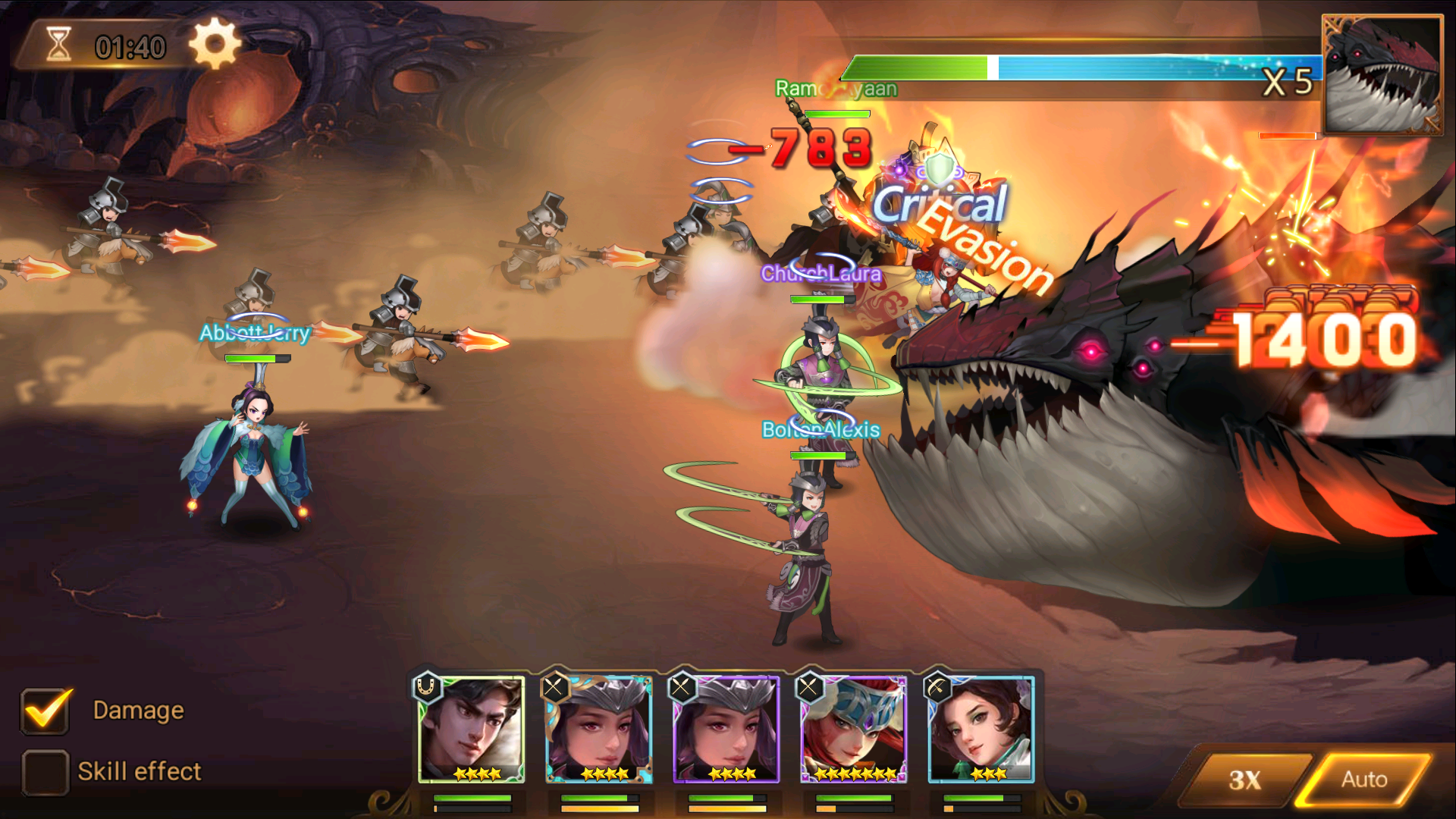Enable the Skill effect checkbox
Screen dimensions: 1456x819
pyautogui.click(x=45, y=771)
